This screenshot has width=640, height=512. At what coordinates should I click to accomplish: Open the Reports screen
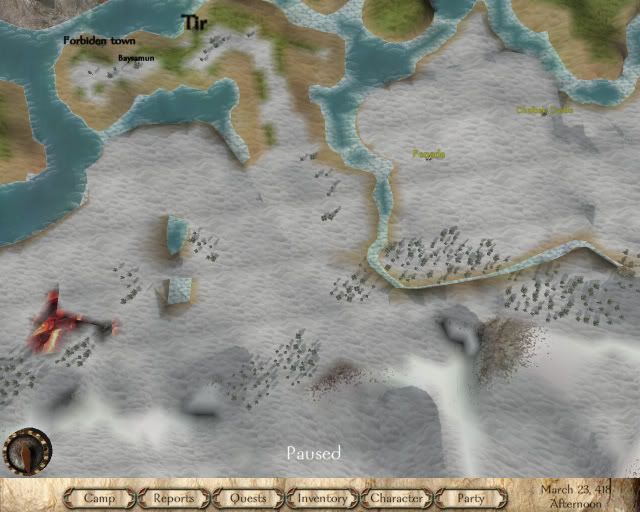click(173, 497)
